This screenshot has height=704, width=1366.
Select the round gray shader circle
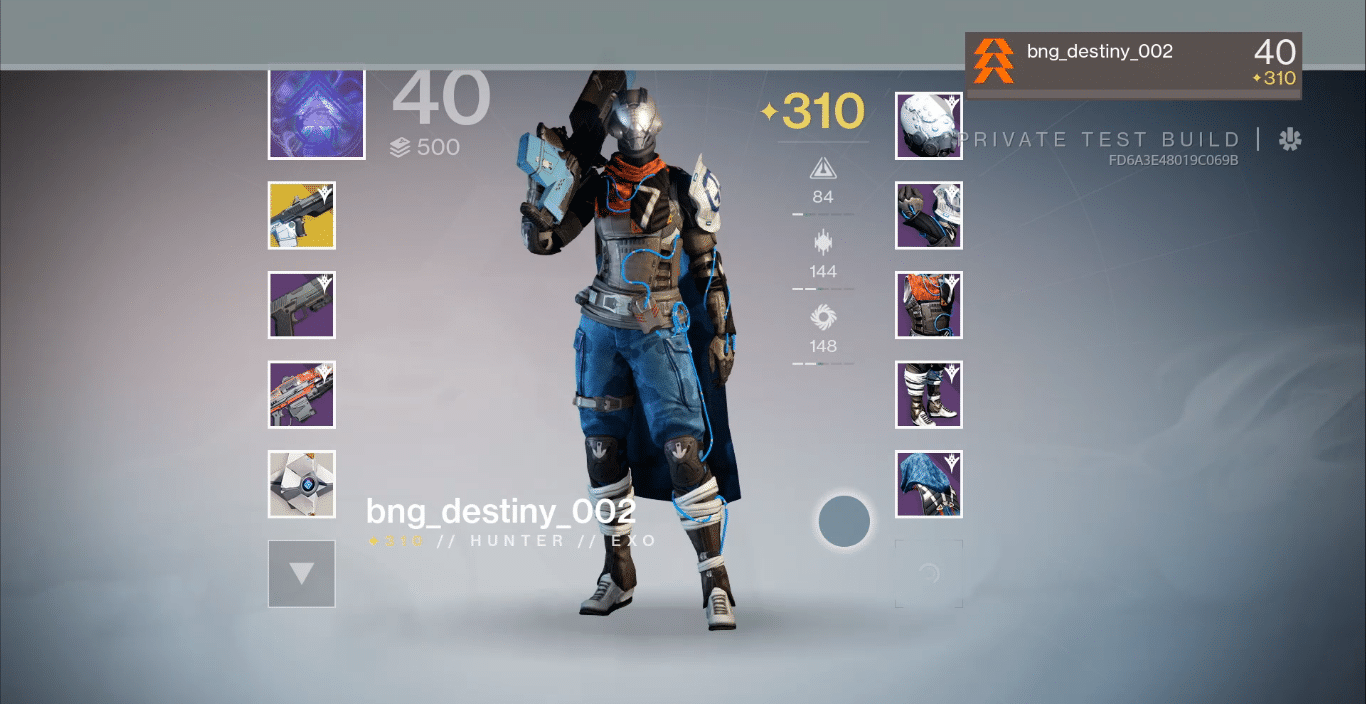(x=844, y=521)
